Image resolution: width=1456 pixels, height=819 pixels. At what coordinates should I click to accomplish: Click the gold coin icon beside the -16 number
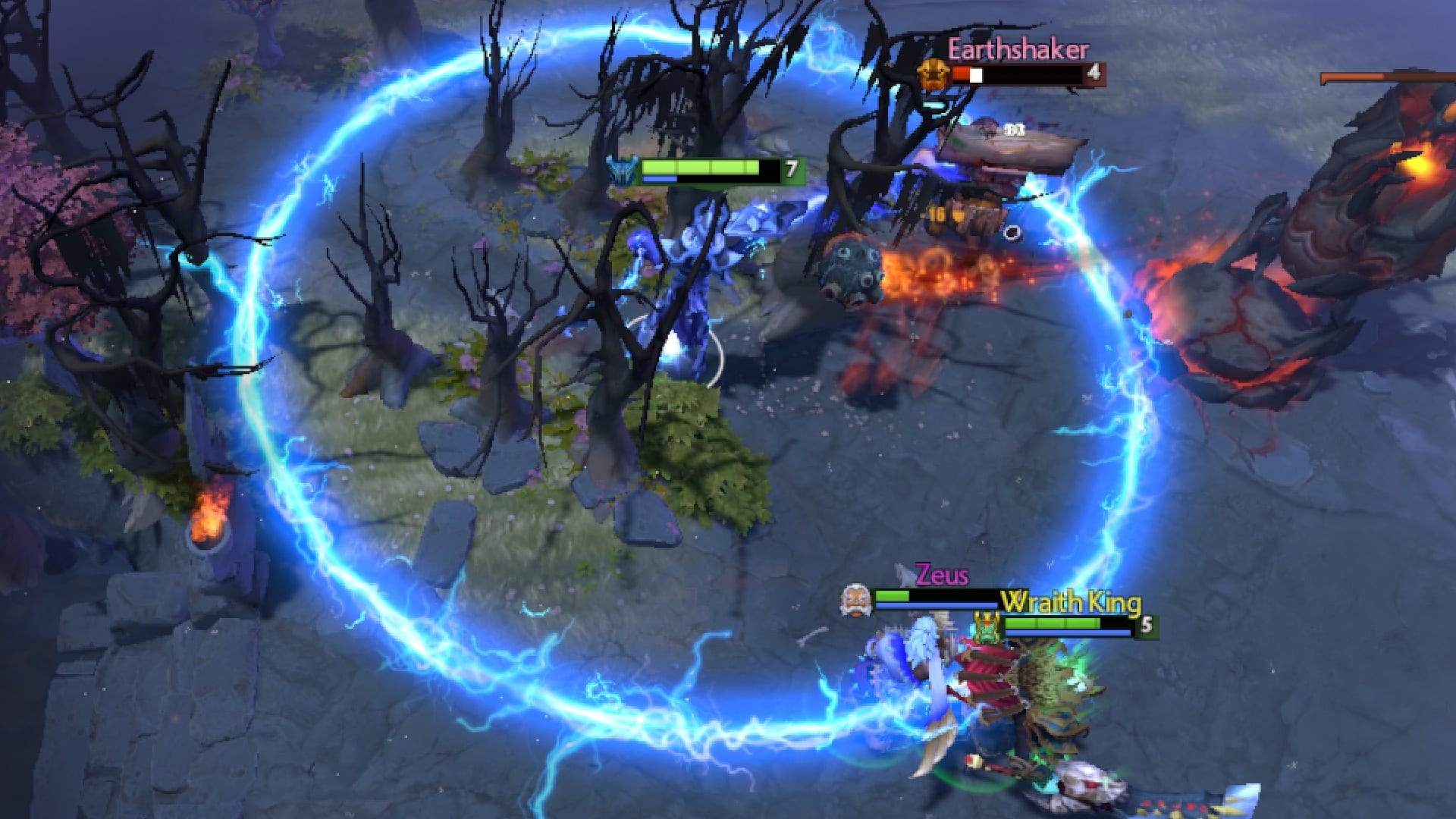(958, 215)
